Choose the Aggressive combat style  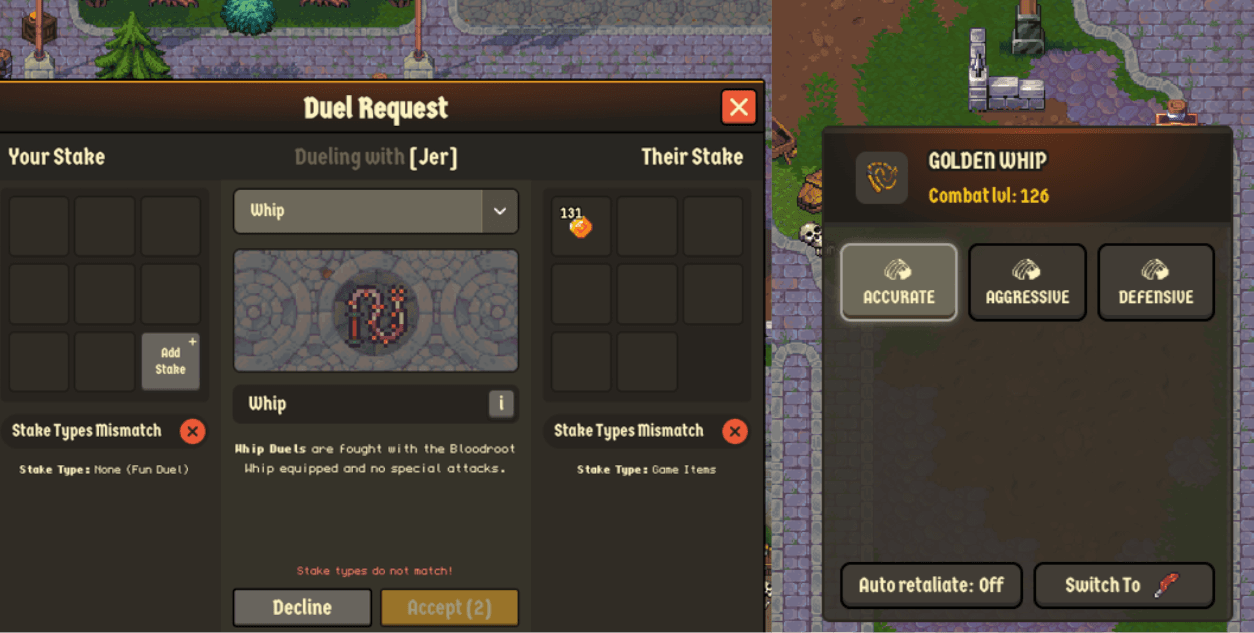click(1027, 282)
